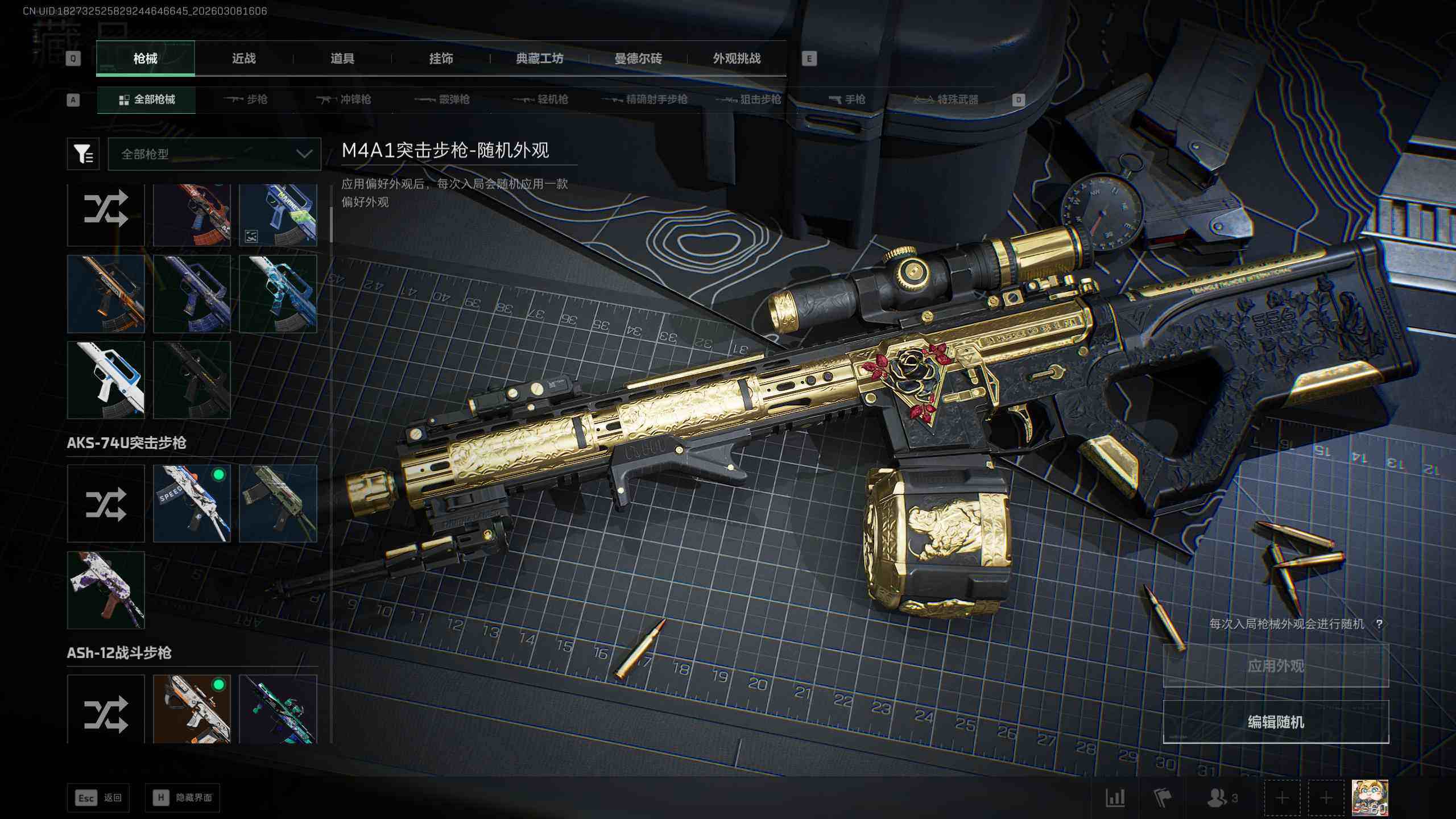The width and height of the screenshot is (1456, 819).
Task: Click the 返回 back button
Action: coord(98,798)
